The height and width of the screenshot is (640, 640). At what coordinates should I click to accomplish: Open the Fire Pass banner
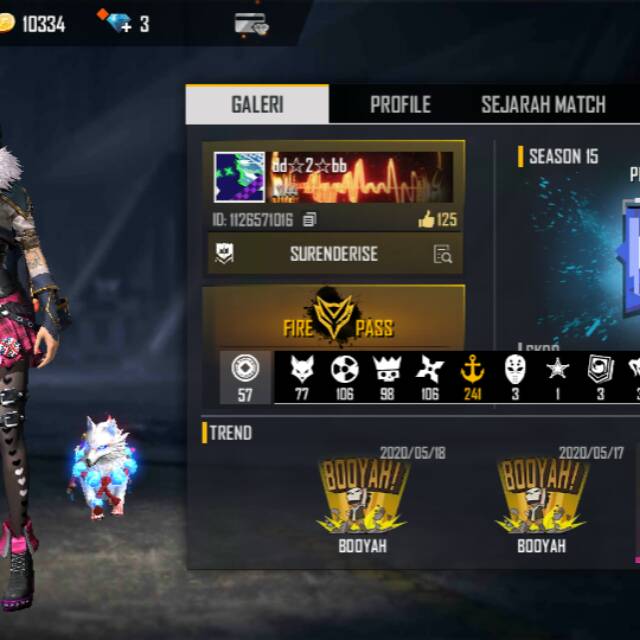333,318
